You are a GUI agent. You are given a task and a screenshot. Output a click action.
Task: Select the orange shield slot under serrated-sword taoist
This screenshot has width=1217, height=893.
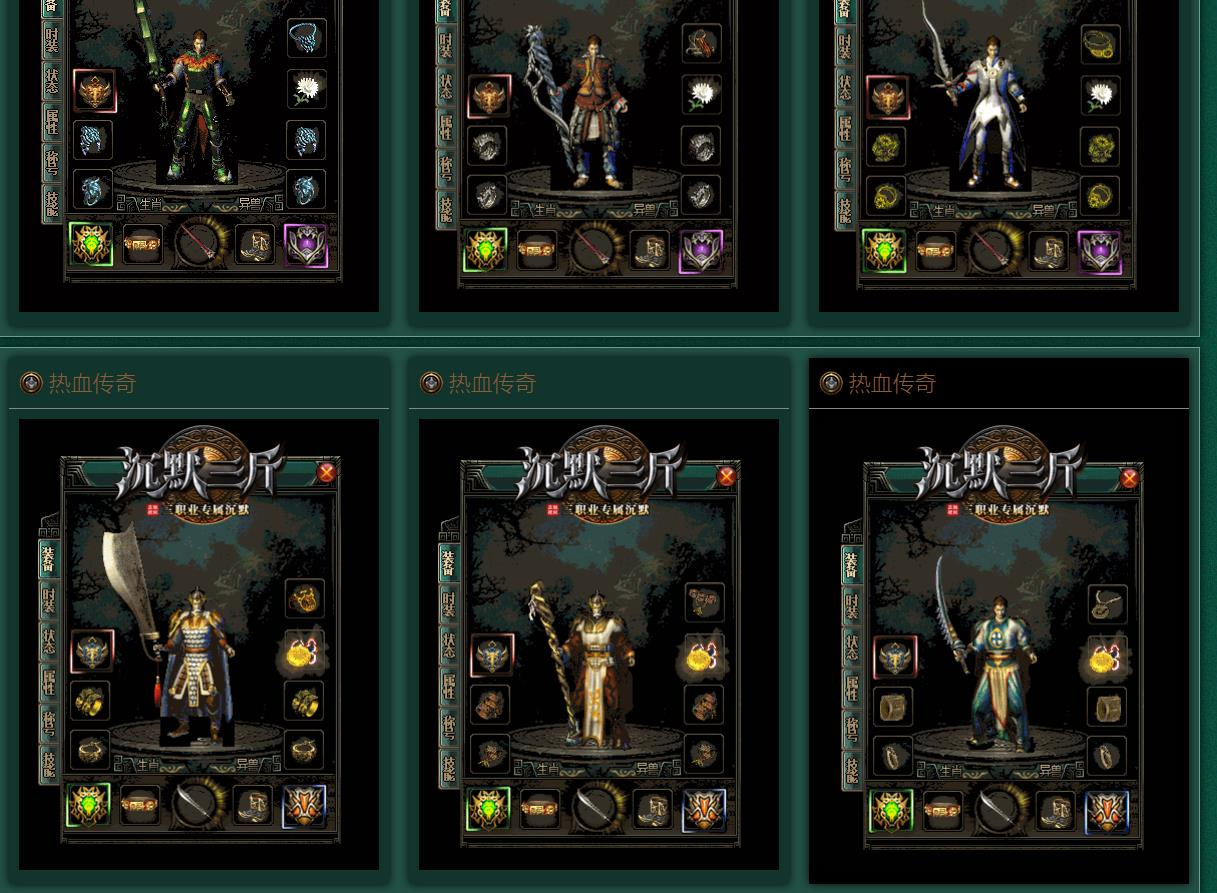pos(1106,811)
